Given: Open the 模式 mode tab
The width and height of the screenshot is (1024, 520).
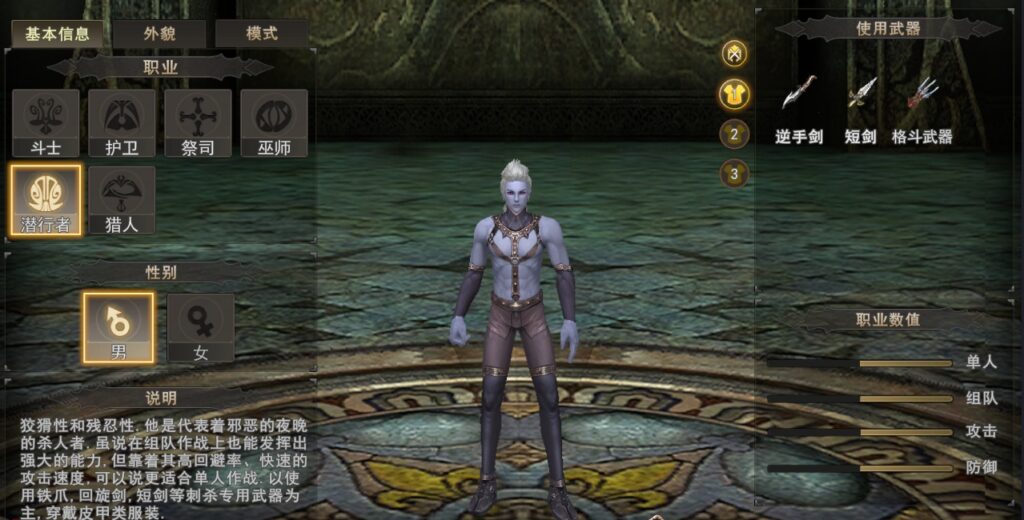Looking at the screenshot, I should pyautogui.click(x=261, y=33).
